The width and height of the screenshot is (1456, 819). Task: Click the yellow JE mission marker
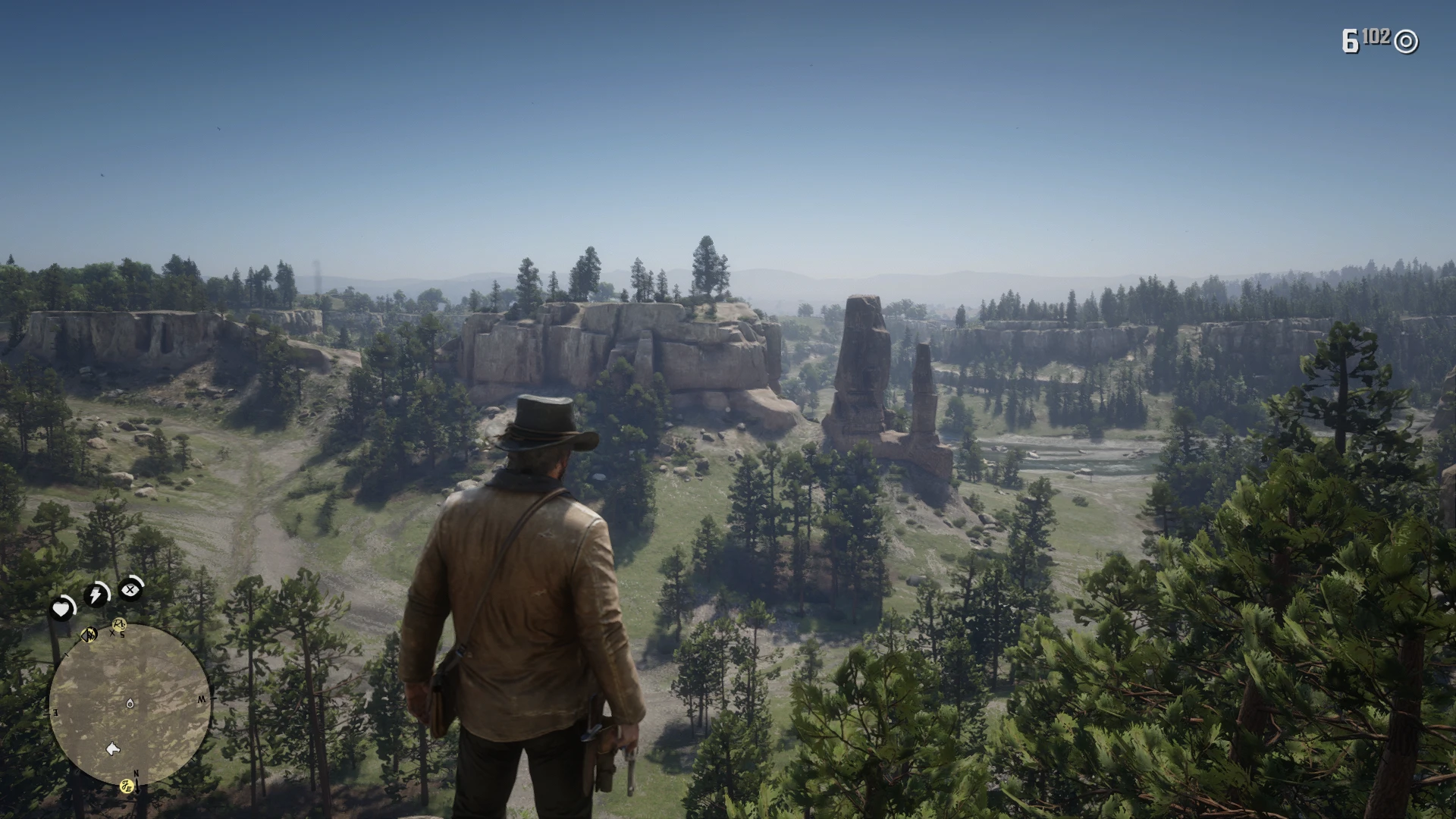[128, 787]
